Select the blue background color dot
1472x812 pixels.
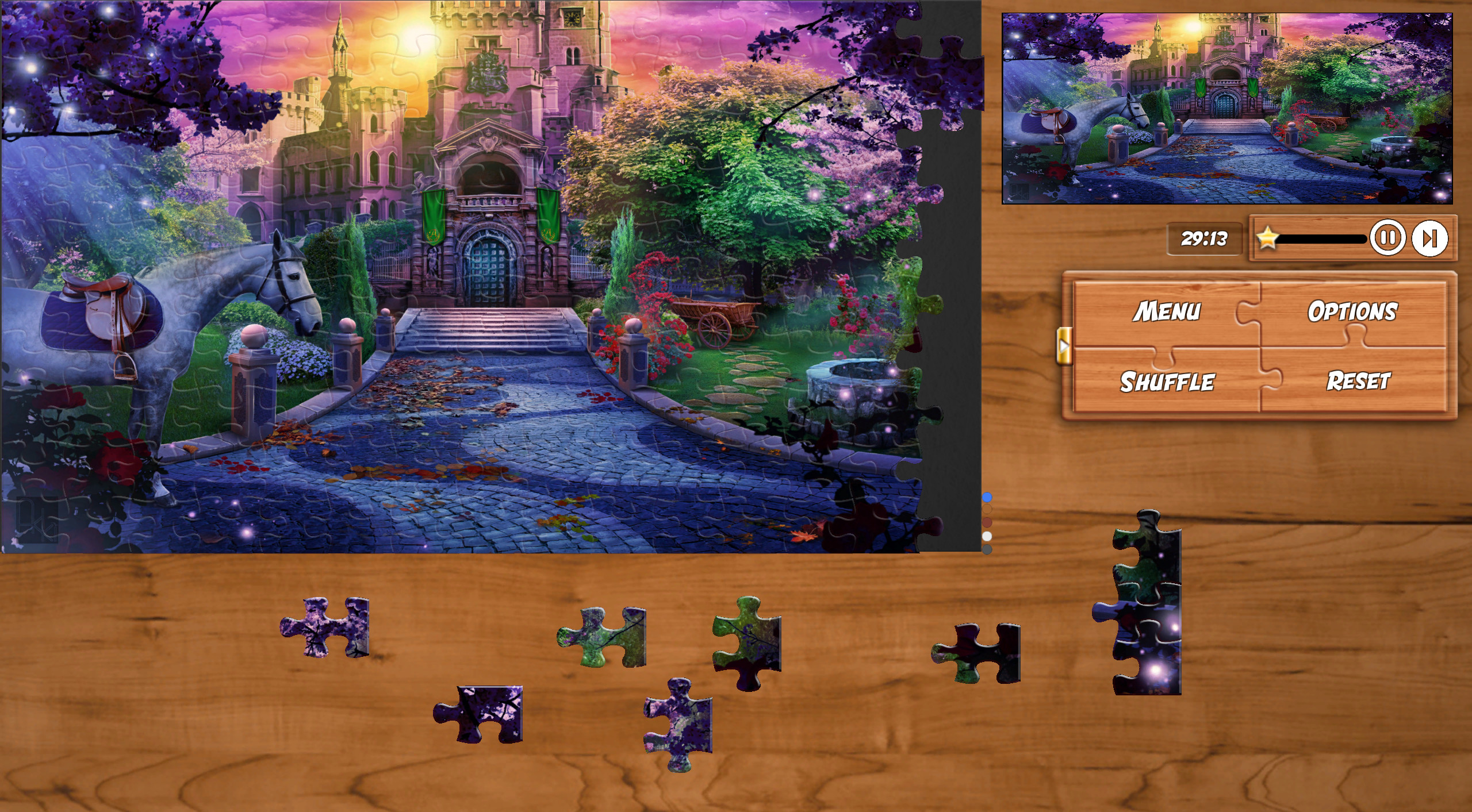987,497
